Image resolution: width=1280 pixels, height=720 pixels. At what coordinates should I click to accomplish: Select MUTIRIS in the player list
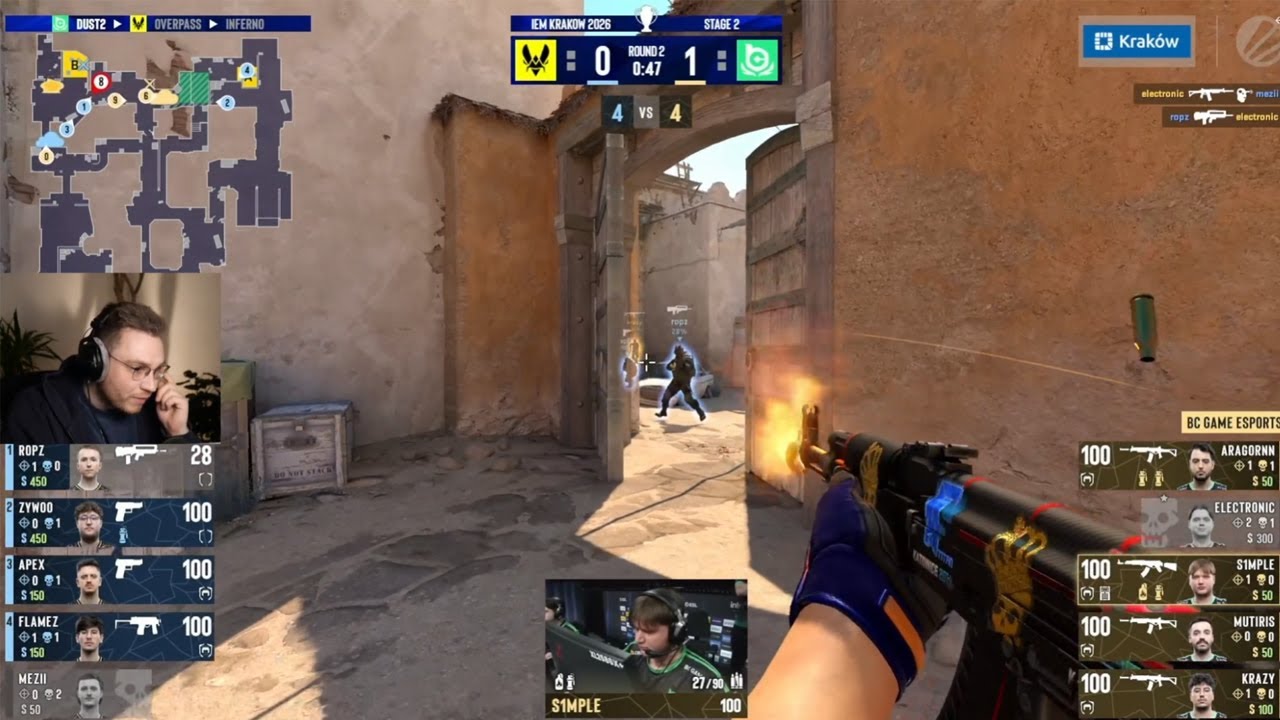pos(1178,637)
